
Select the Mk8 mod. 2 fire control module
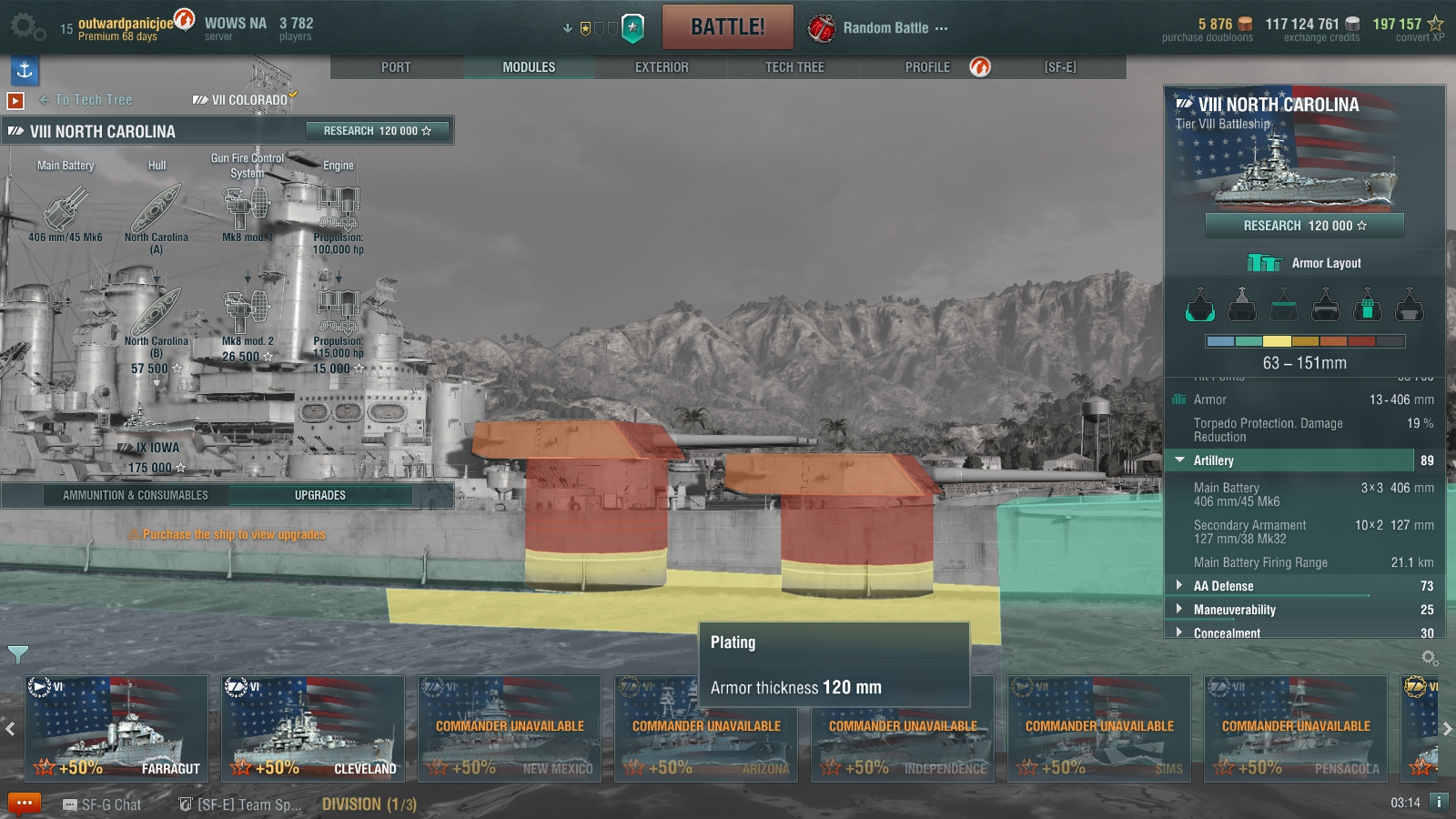tap(248, 314)
